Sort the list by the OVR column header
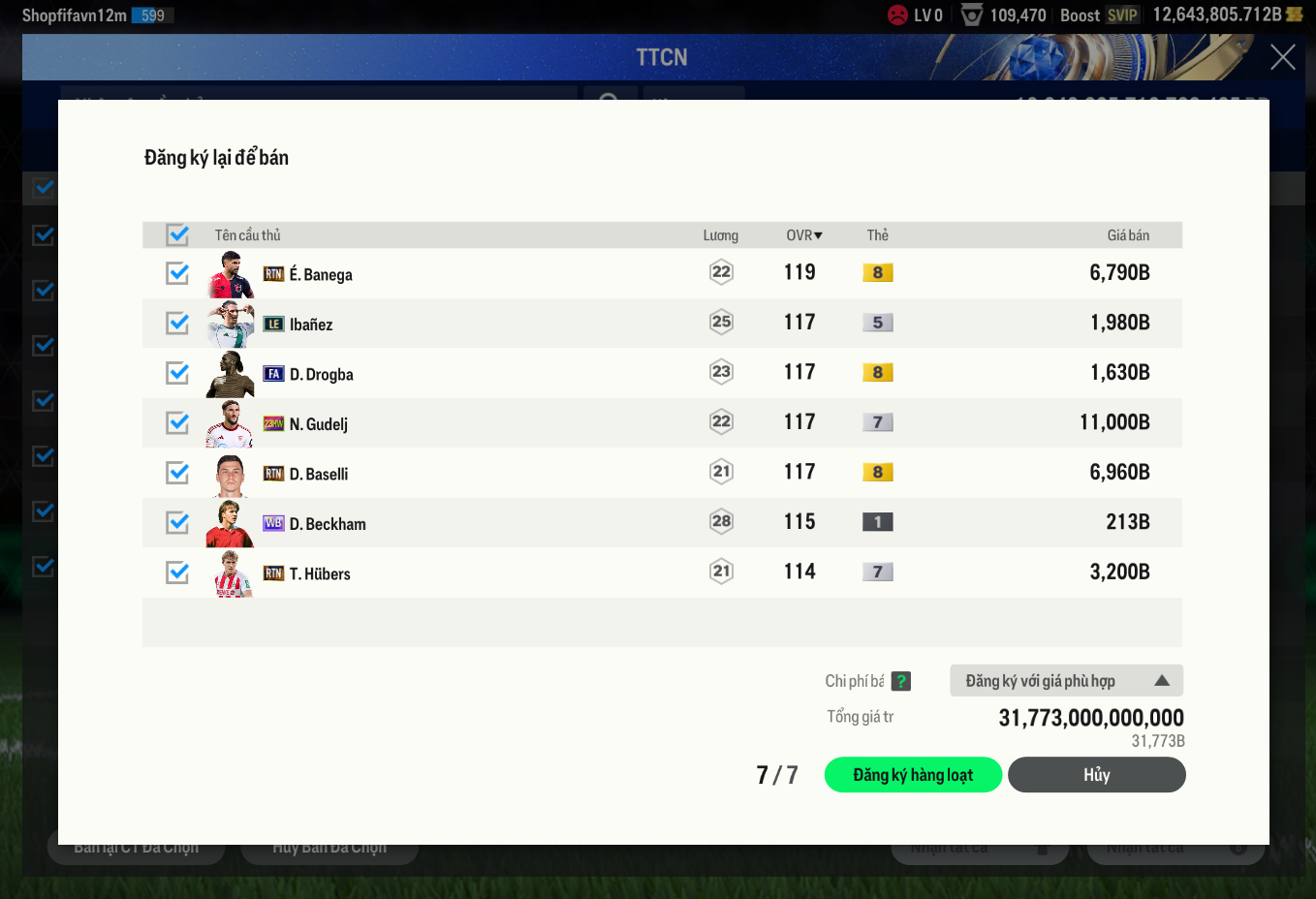Image resolution: width=1316 pixels, height=899 pixels. point(803,235)
